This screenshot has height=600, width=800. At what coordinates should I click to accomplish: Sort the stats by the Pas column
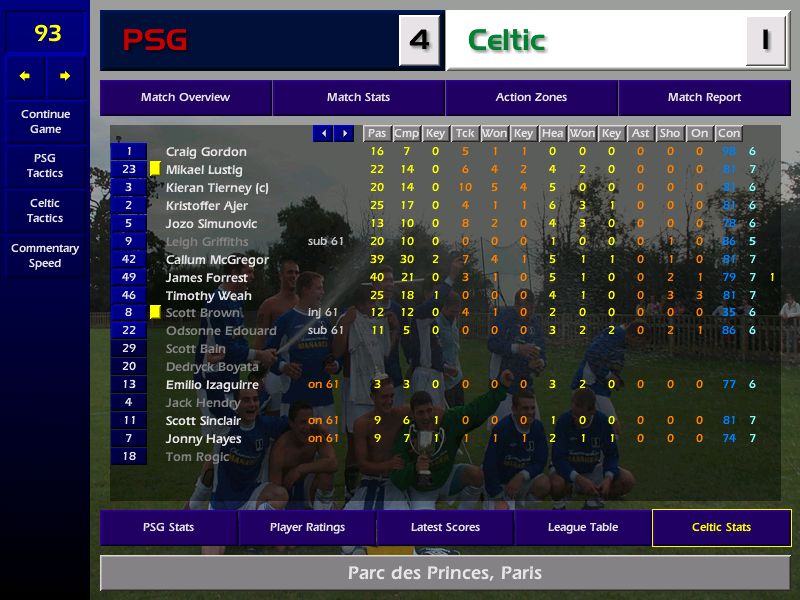pos(376,133)
